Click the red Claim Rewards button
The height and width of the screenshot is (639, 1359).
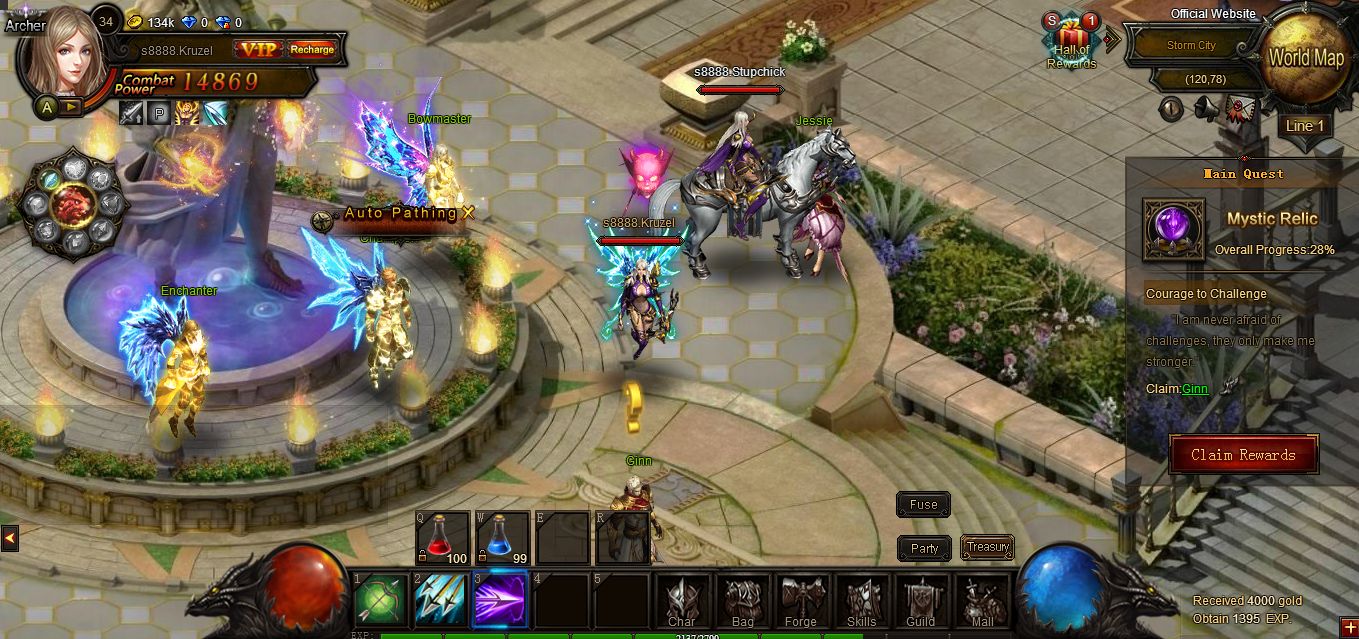pyautogui.click(x=1243, y=455)
